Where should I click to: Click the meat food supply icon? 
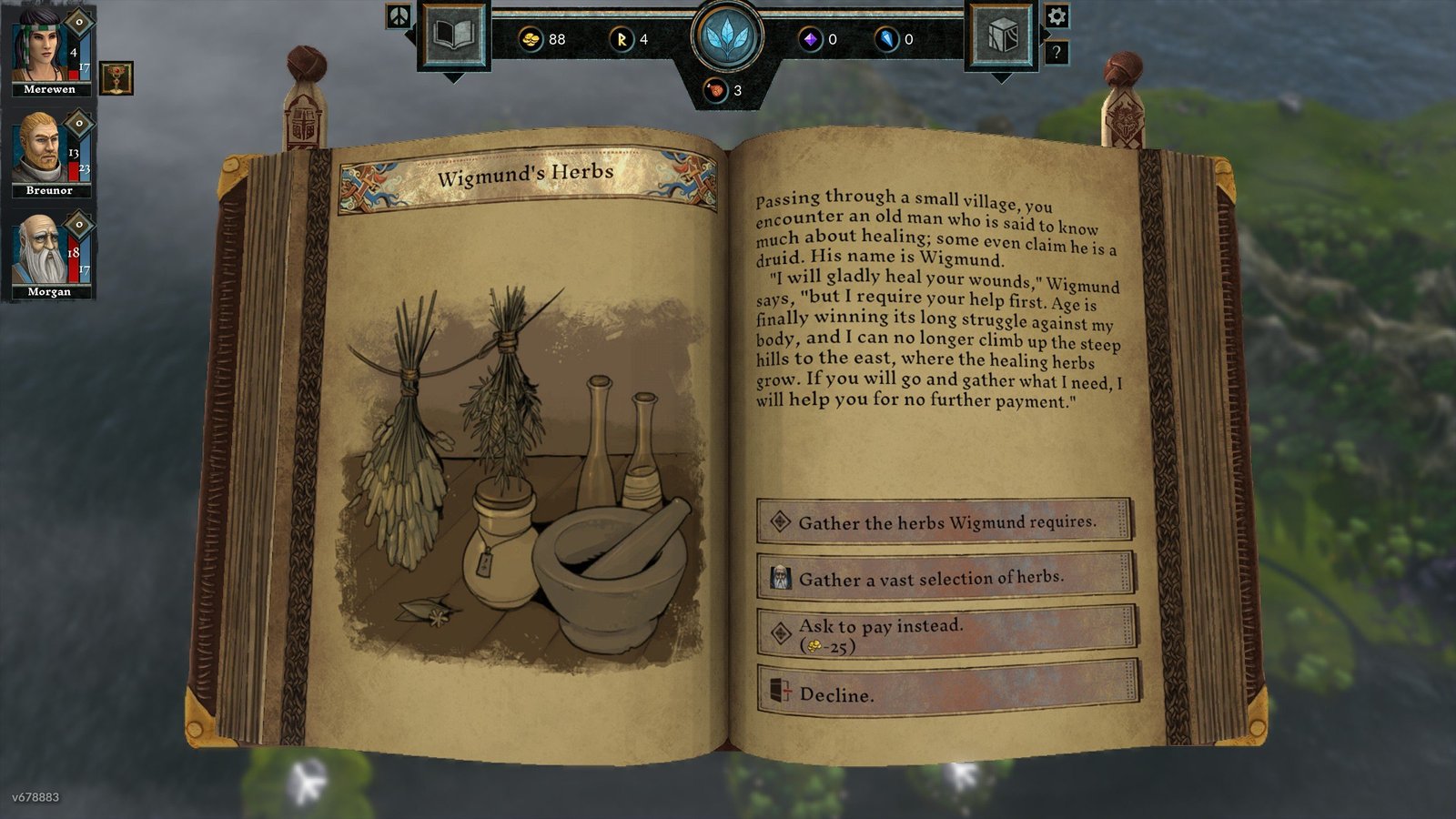[716, 90]
